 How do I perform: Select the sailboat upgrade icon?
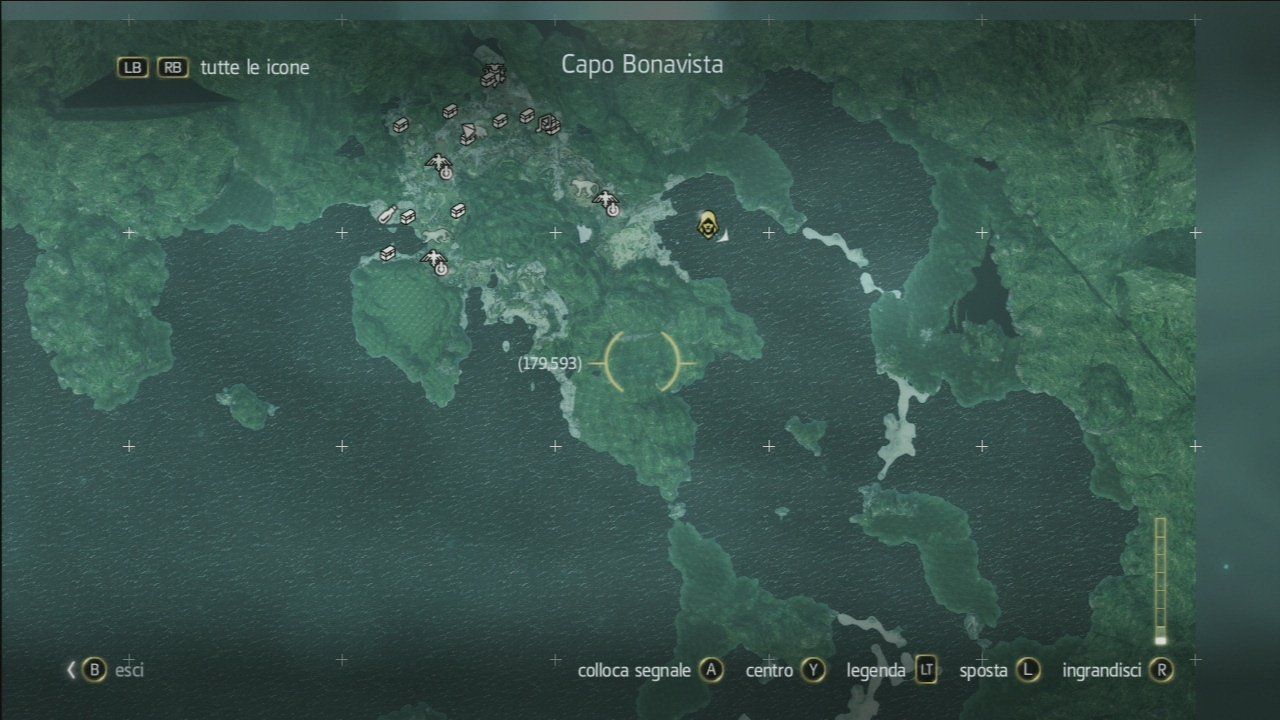[x=467, y=132]
